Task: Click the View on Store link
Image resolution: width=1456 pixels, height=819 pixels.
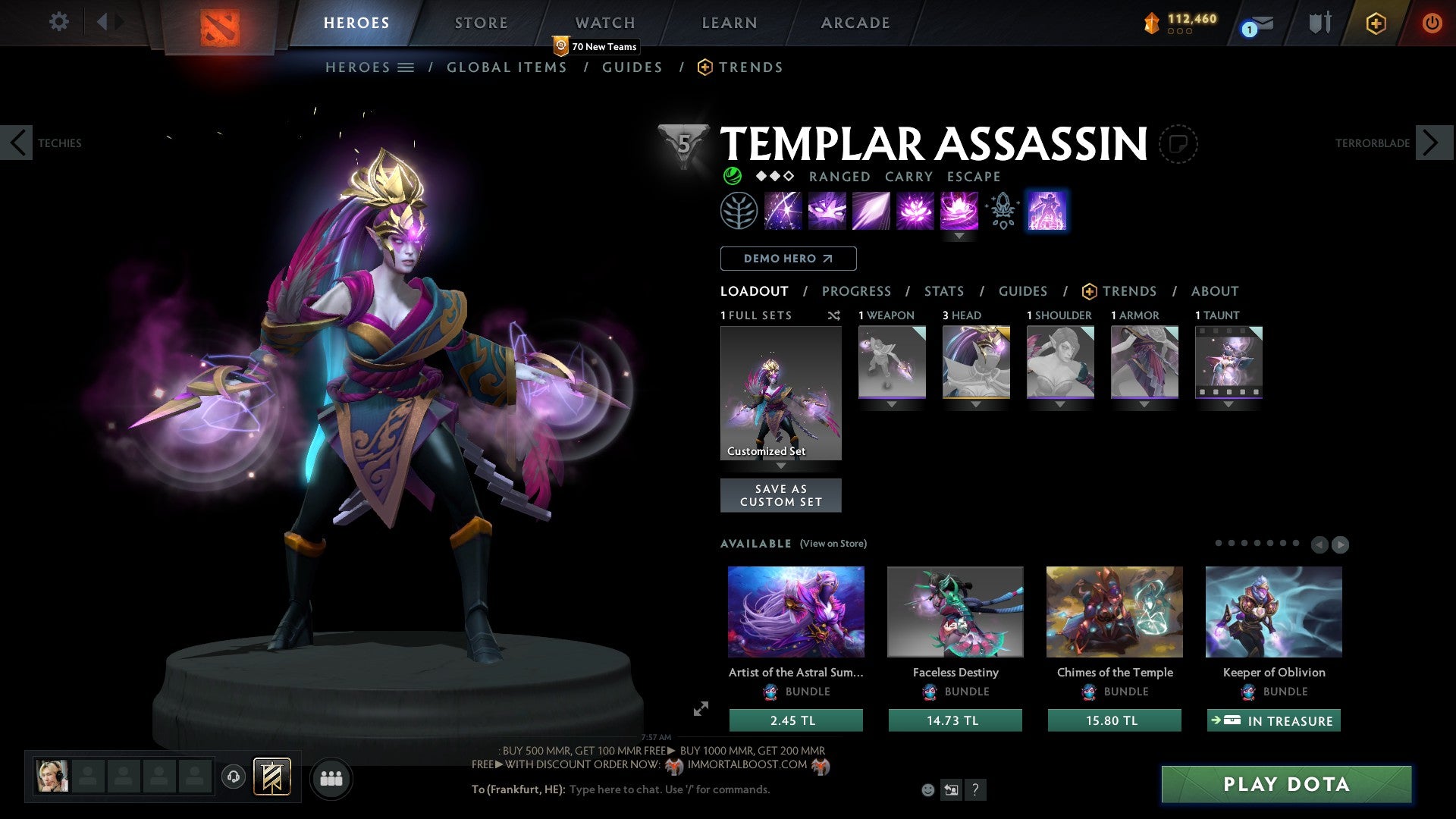Action: (x=833, y=544)
